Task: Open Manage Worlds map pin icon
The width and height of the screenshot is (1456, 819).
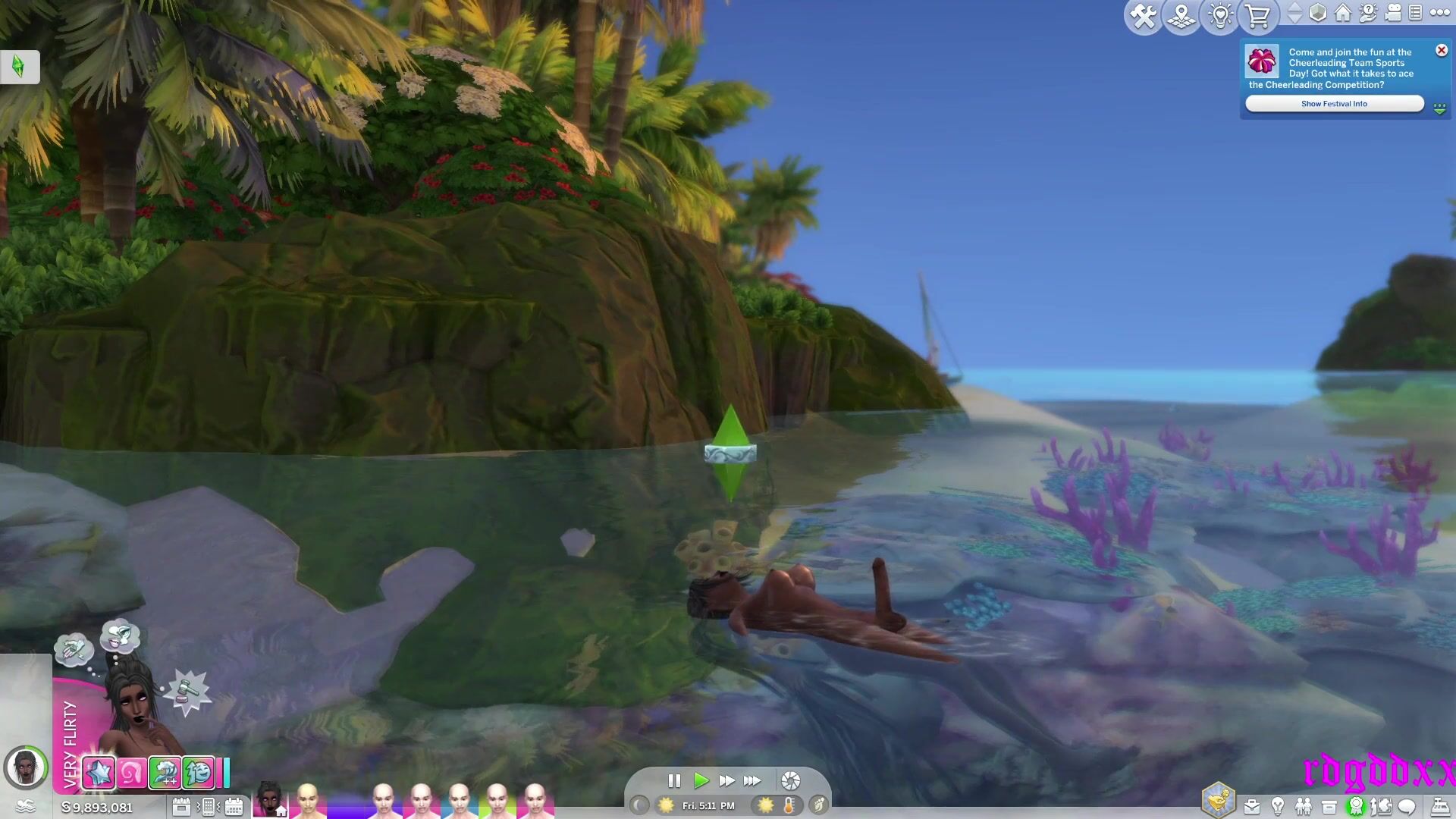Action: click(x=1181, y=16)
